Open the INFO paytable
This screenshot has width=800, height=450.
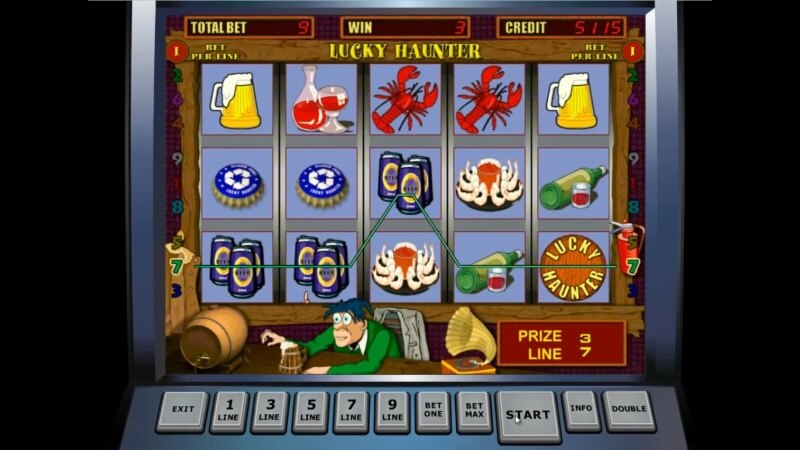[581, 409]
